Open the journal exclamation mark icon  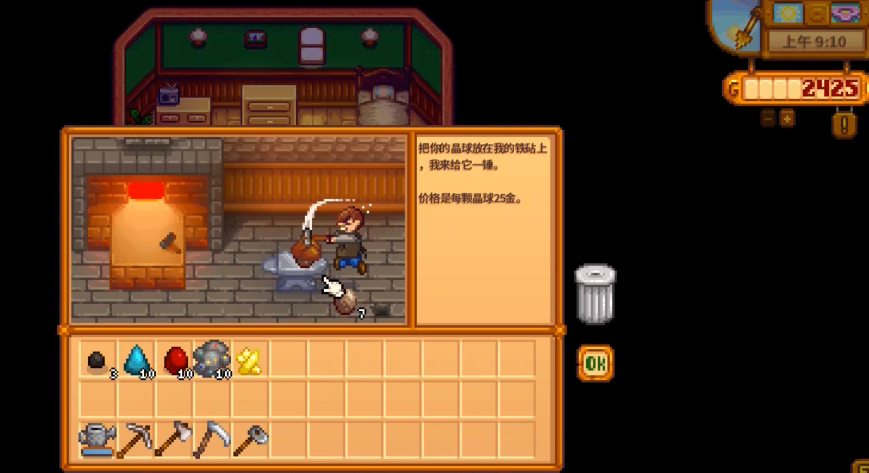click(844, 124)
